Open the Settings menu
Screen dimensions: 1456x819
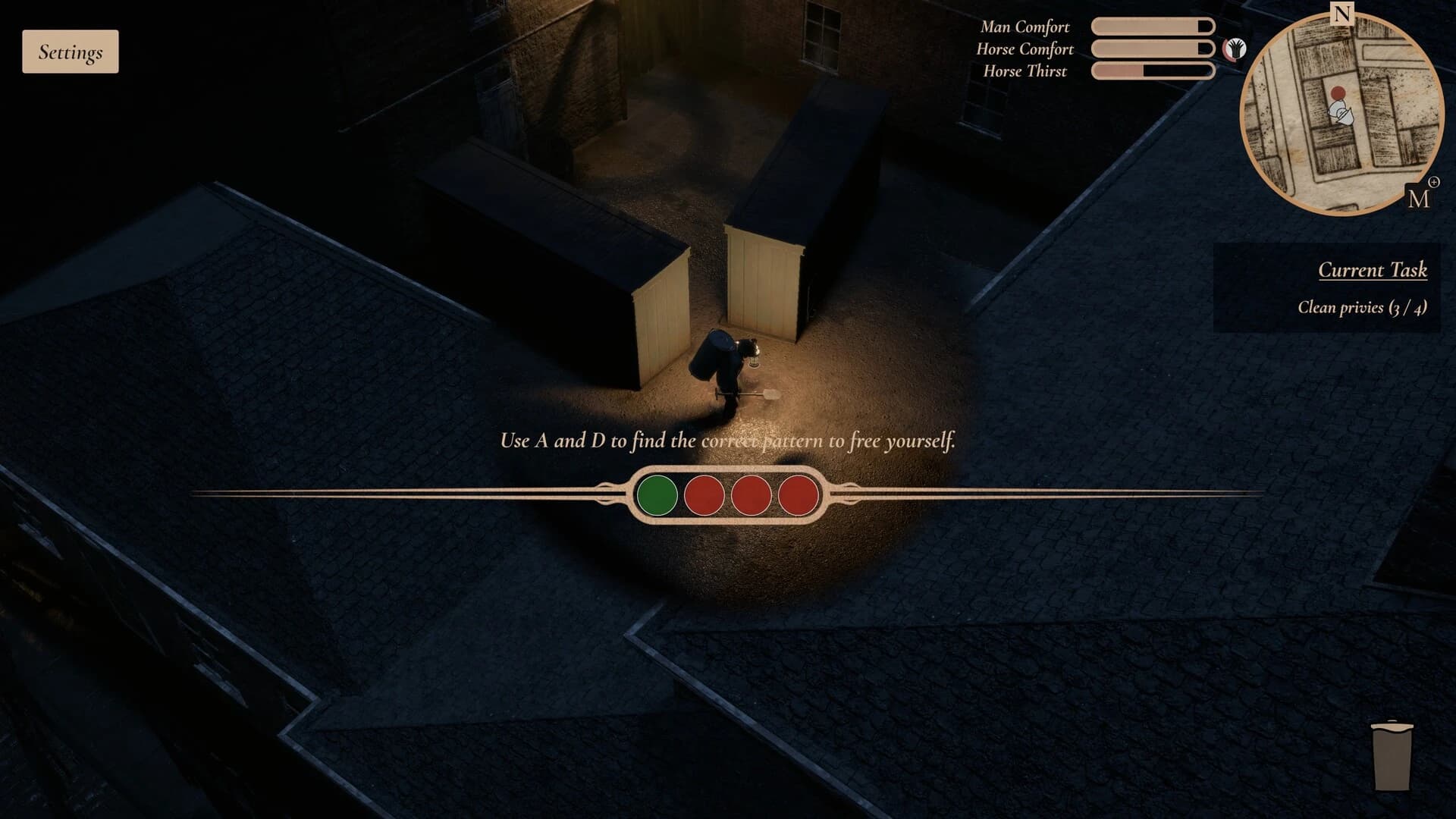click(70, 52)
